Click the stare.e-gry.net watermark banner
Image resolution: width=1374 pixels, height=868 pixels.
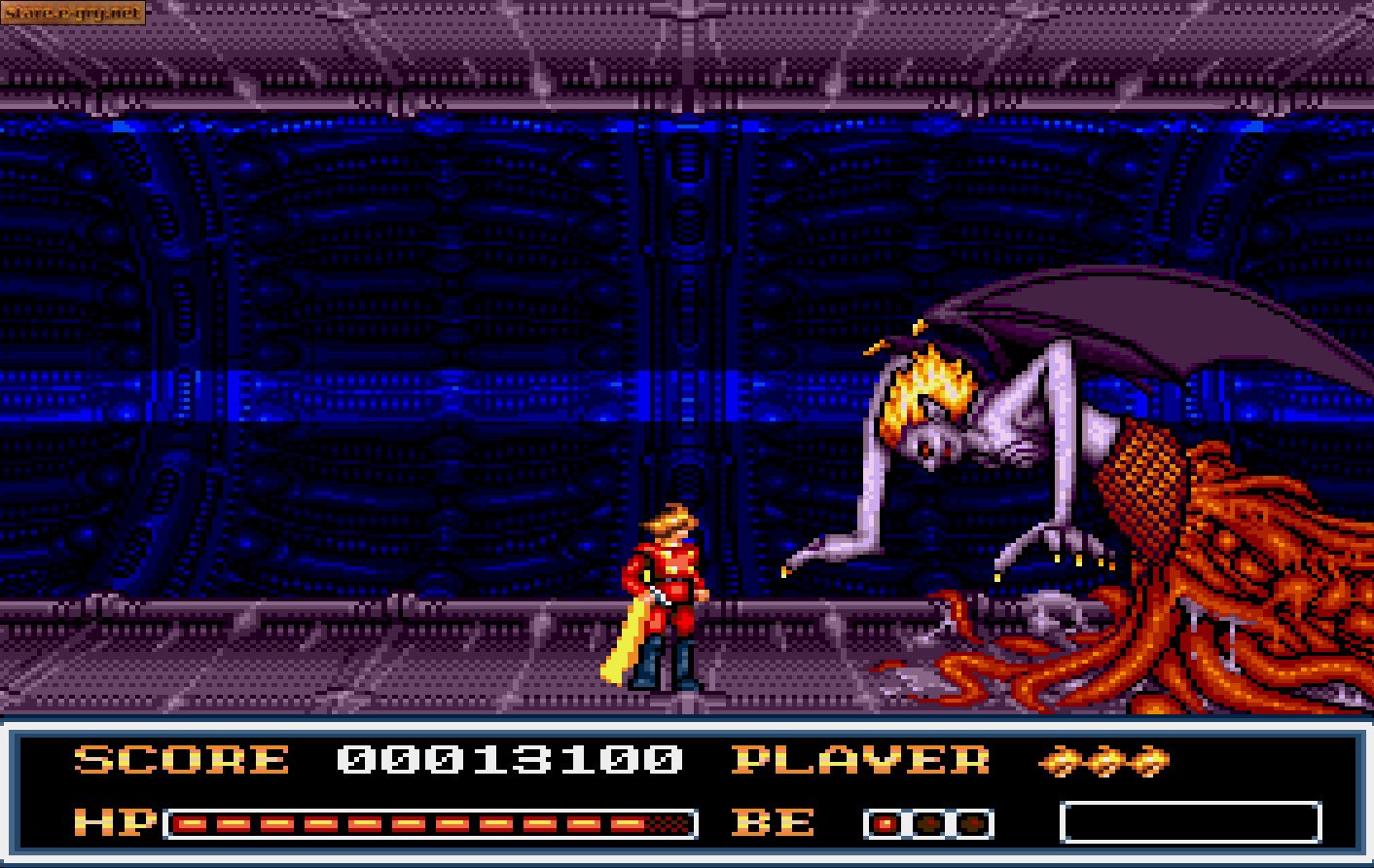click(73, 14)
